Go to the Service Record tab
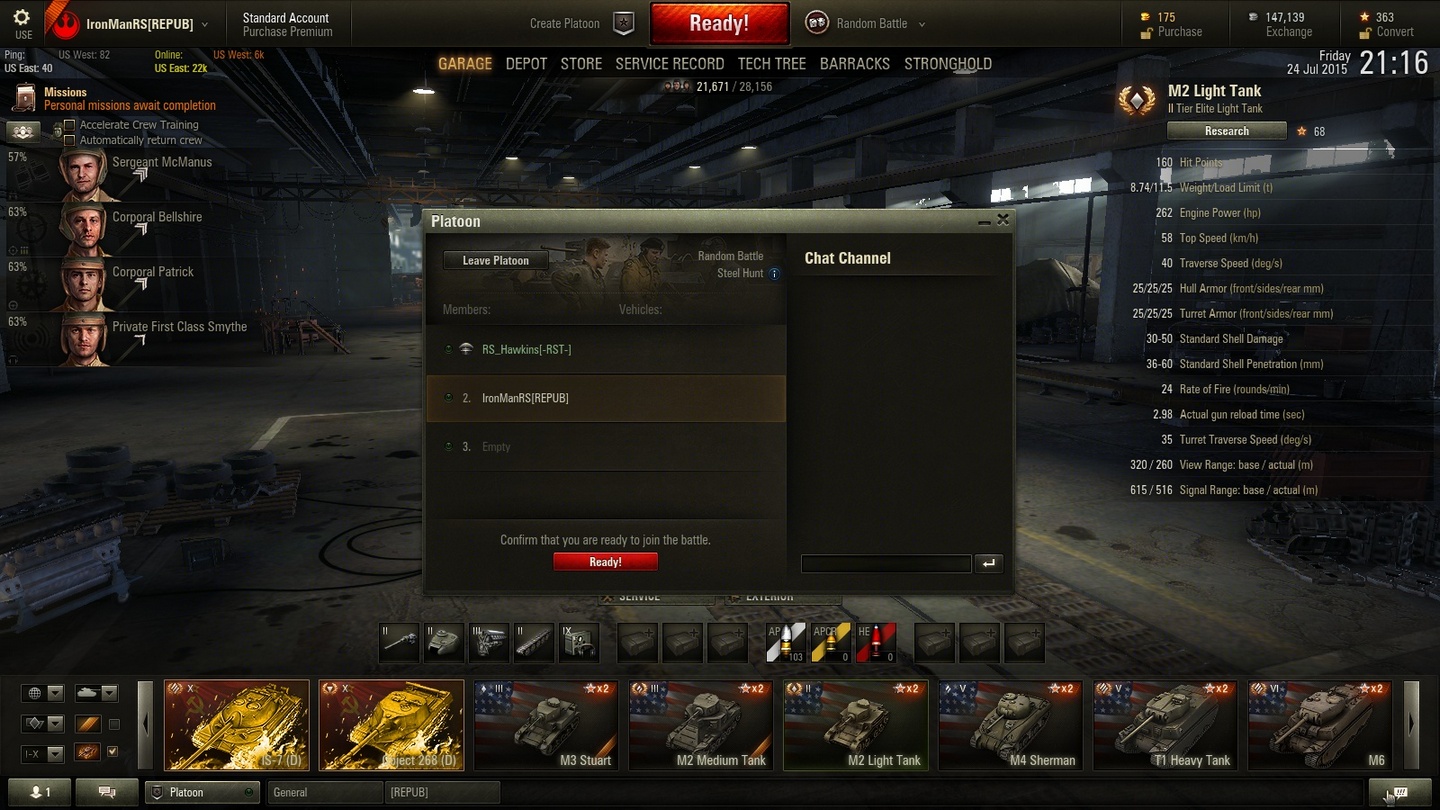1440x810 pixels. pyautogui.click(x=669, y=64)
